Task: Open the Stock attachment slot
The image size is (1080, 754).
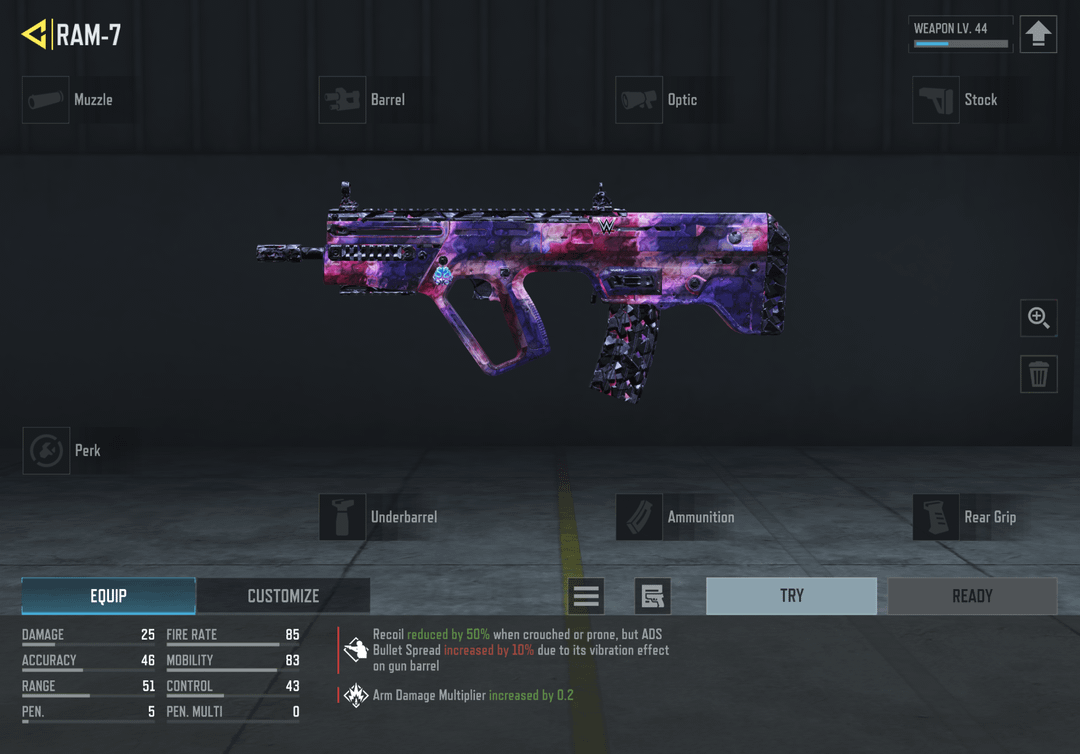Action: click(936, 100)
